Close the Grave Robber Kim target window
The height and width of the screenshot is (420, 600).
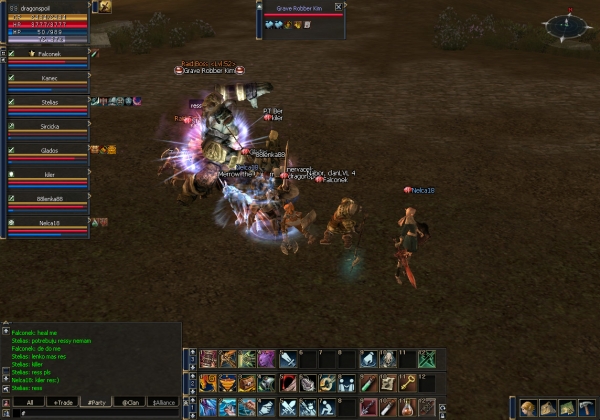(340, 6)
